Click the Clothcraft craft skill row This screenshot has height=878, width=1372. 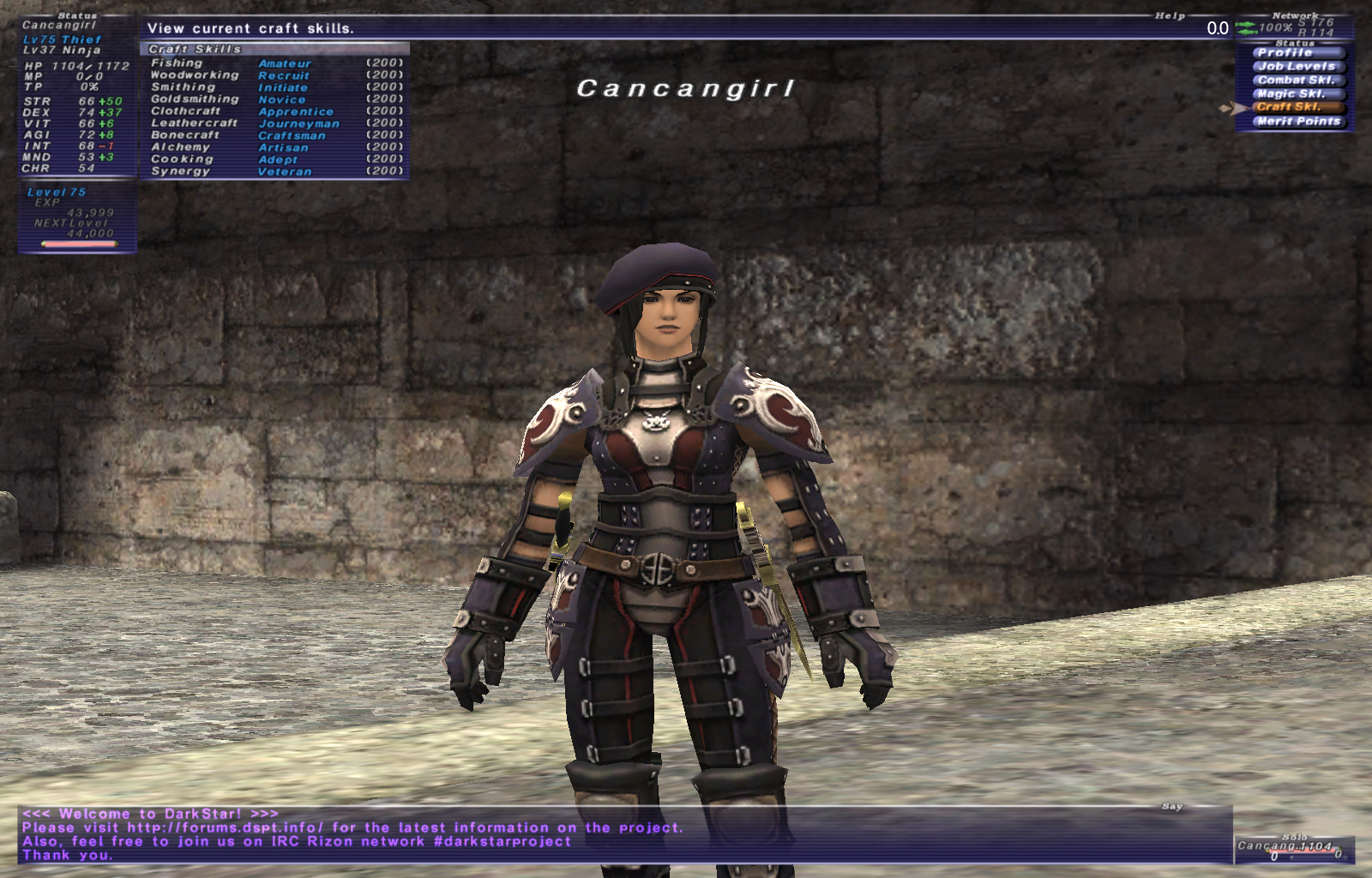point(274,111)
